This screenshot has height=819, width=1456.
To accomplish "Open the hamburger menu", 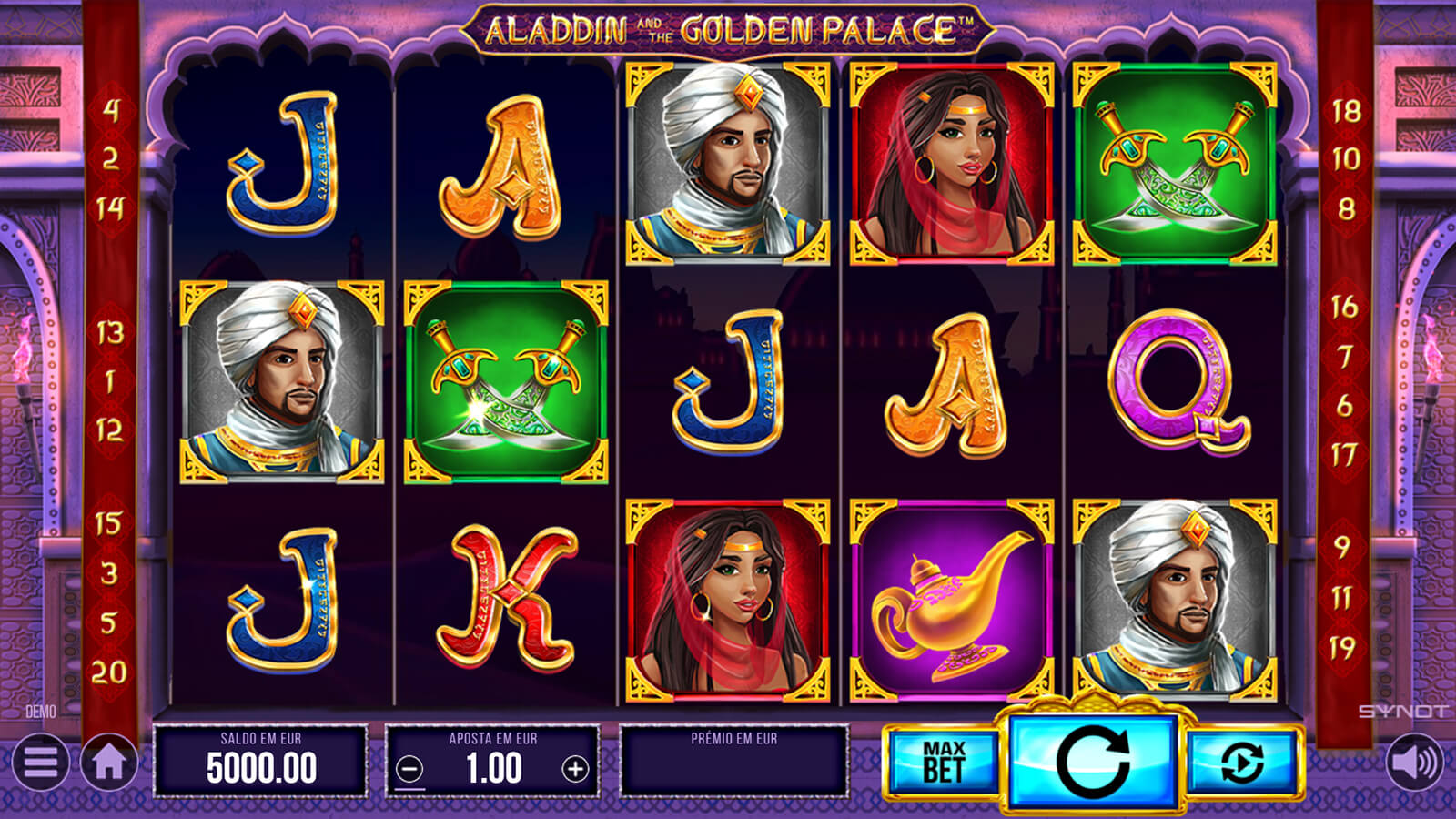I will pos(40,763).
